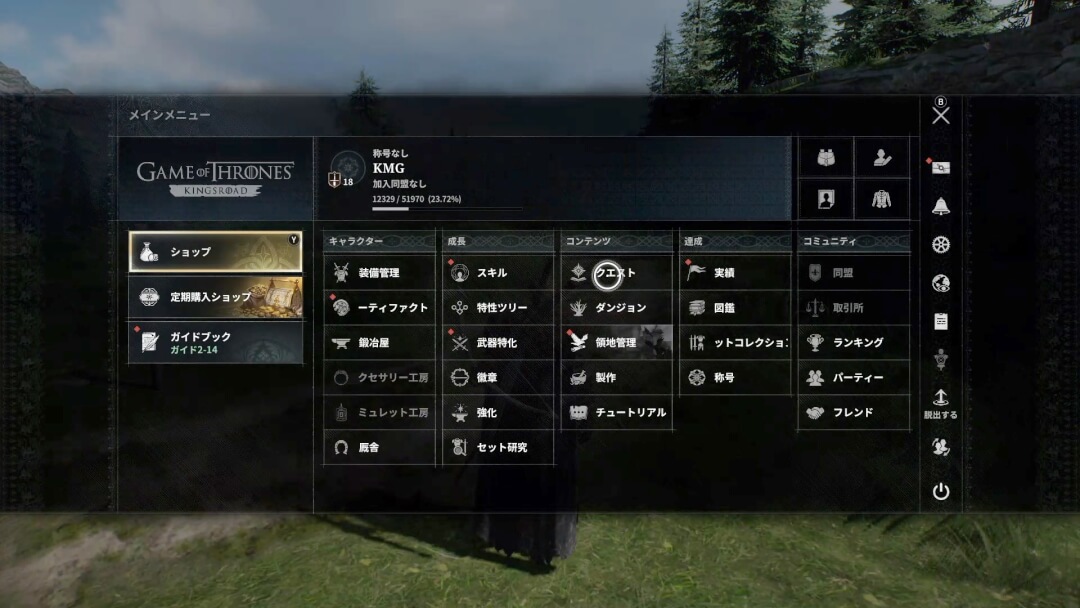Open the スキル skills menu
This screenshot has width=1080, height=608.
pos(498,273)
